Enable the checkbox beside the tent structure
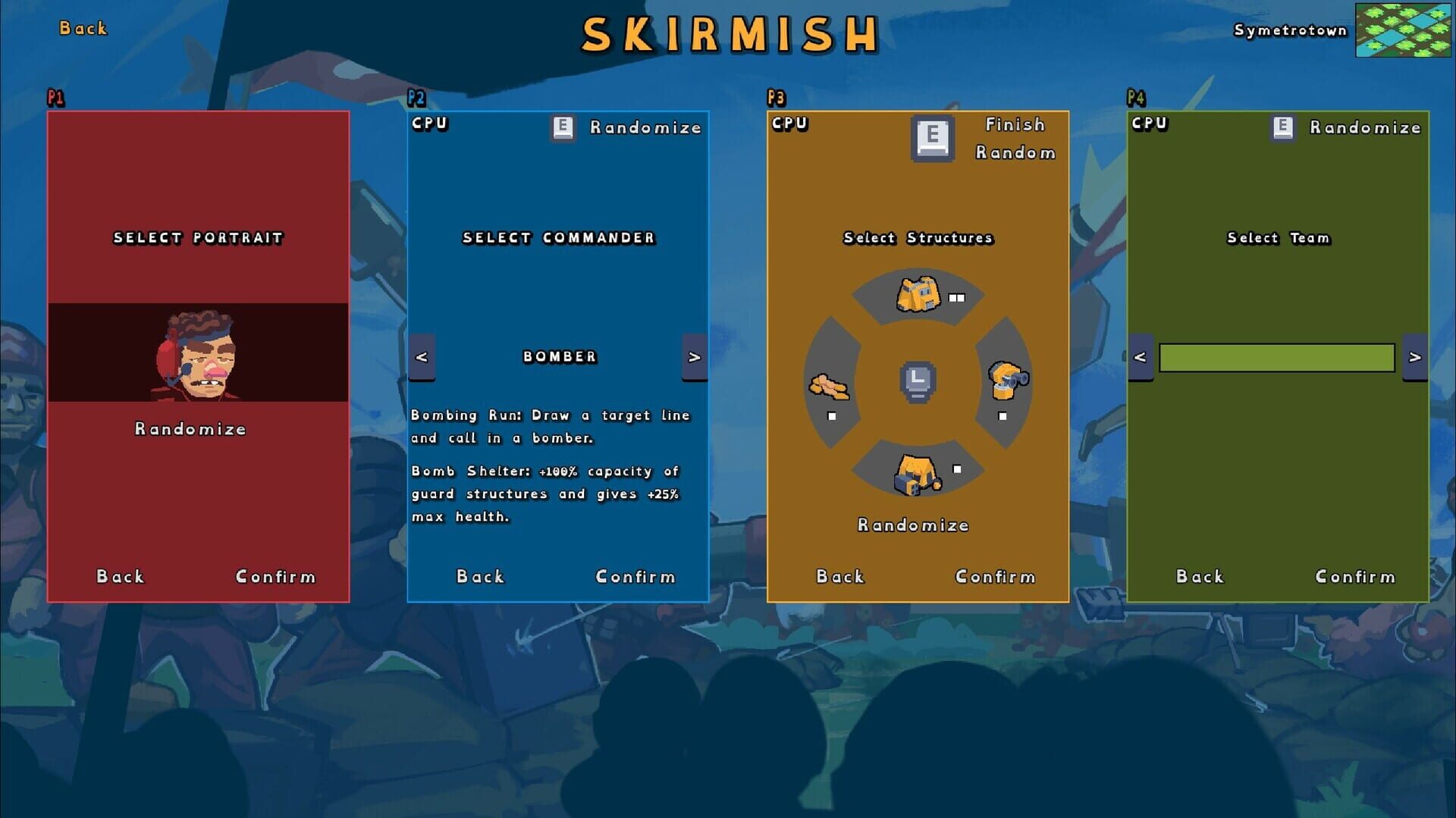Image resolution: width=1456 pixels, height=818 pixels. [x=957, y=470]
